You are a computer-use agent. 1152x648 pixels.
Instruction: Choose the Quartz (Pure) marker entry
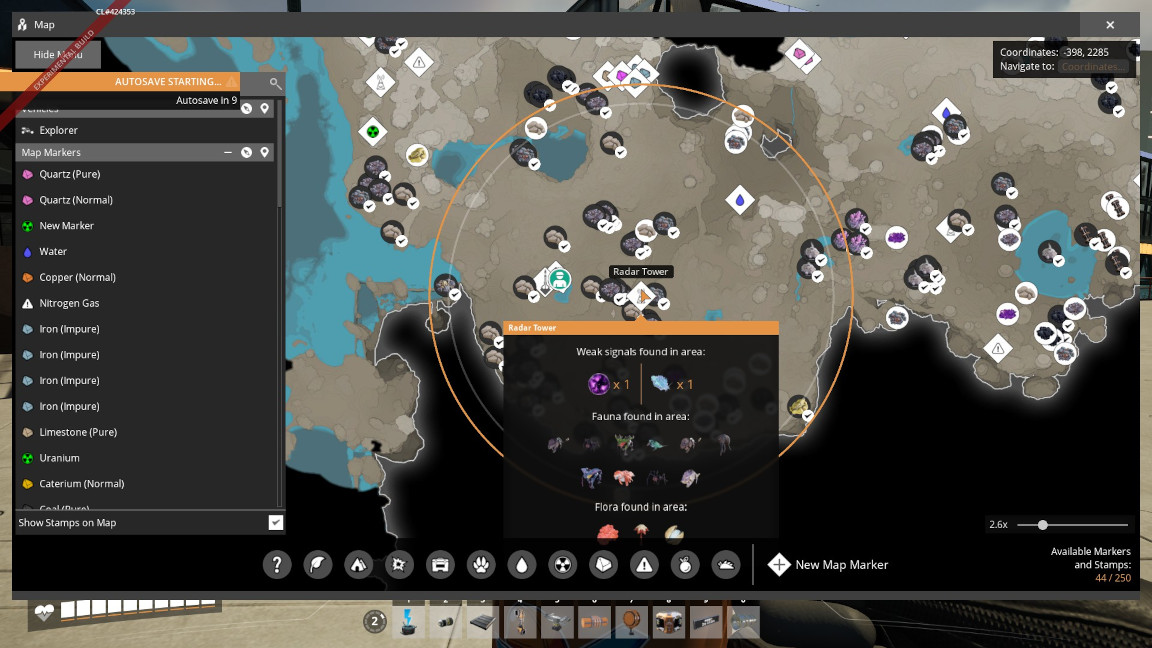point(69,174)
